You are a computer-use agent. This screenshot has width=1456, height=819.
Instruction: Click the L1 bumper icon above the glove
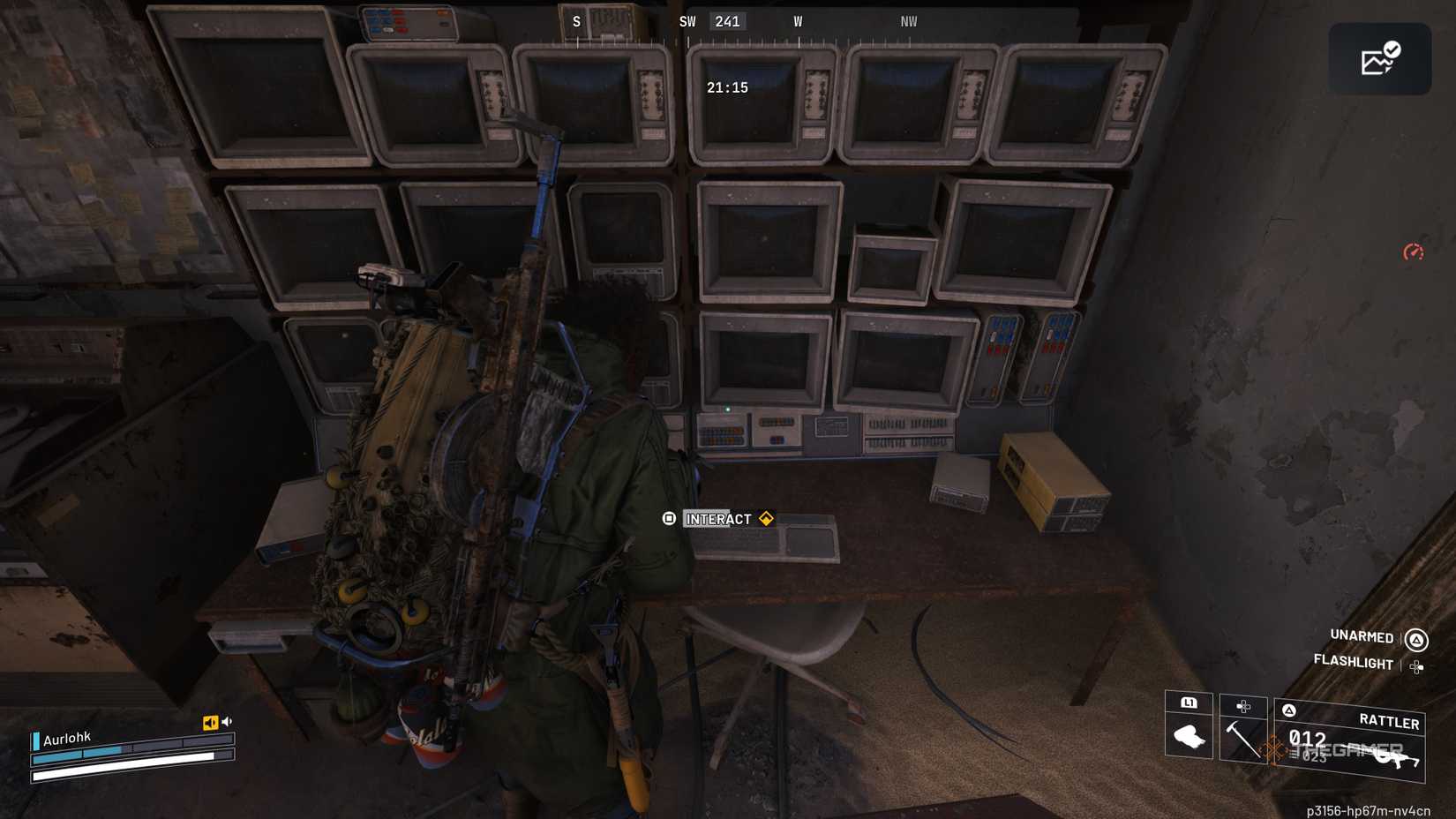1189,704
